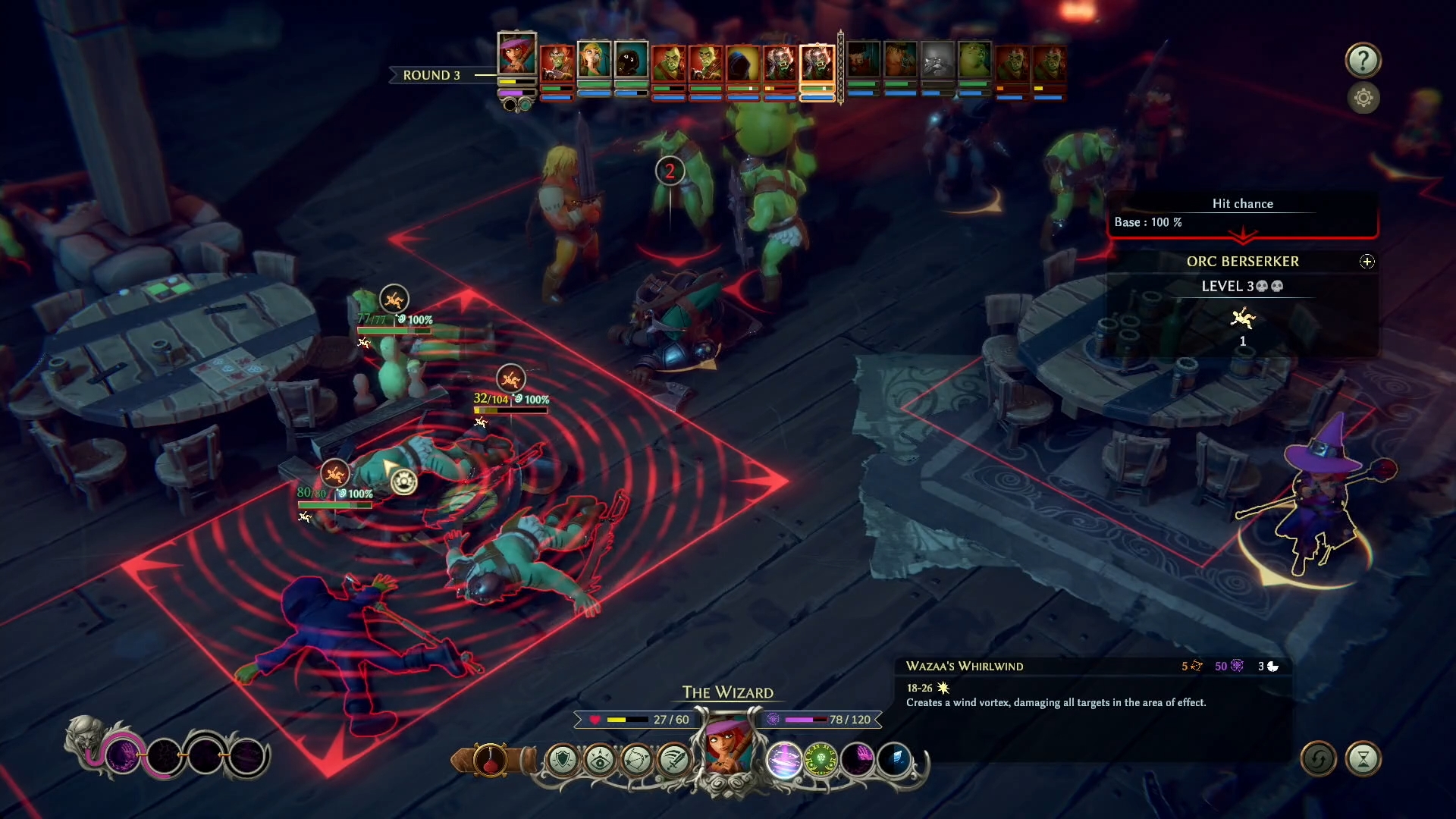The height and width of the screenshot is (819, 1456).
Task: Click the circular arrows swap button
Action: [1318, 759]
